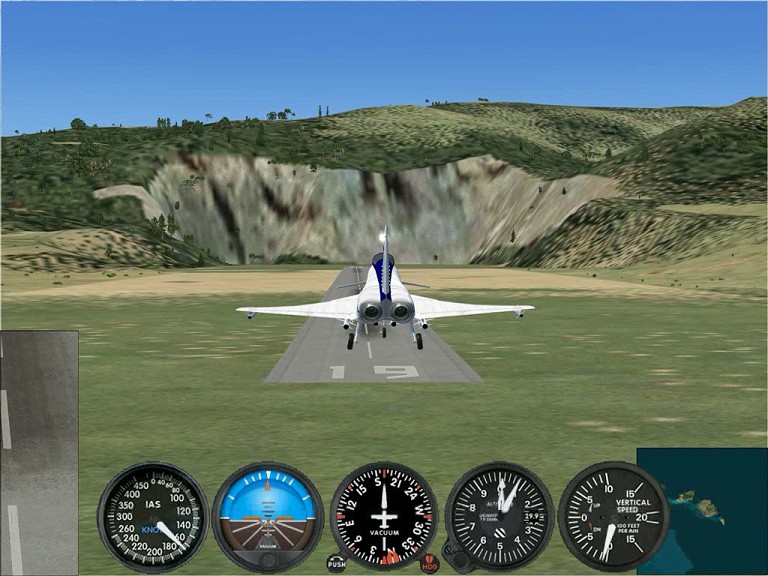Click the PUSH knob on the heading indicator
The width and height of the screenshot is (768, 576).
(x=337, y=563)
